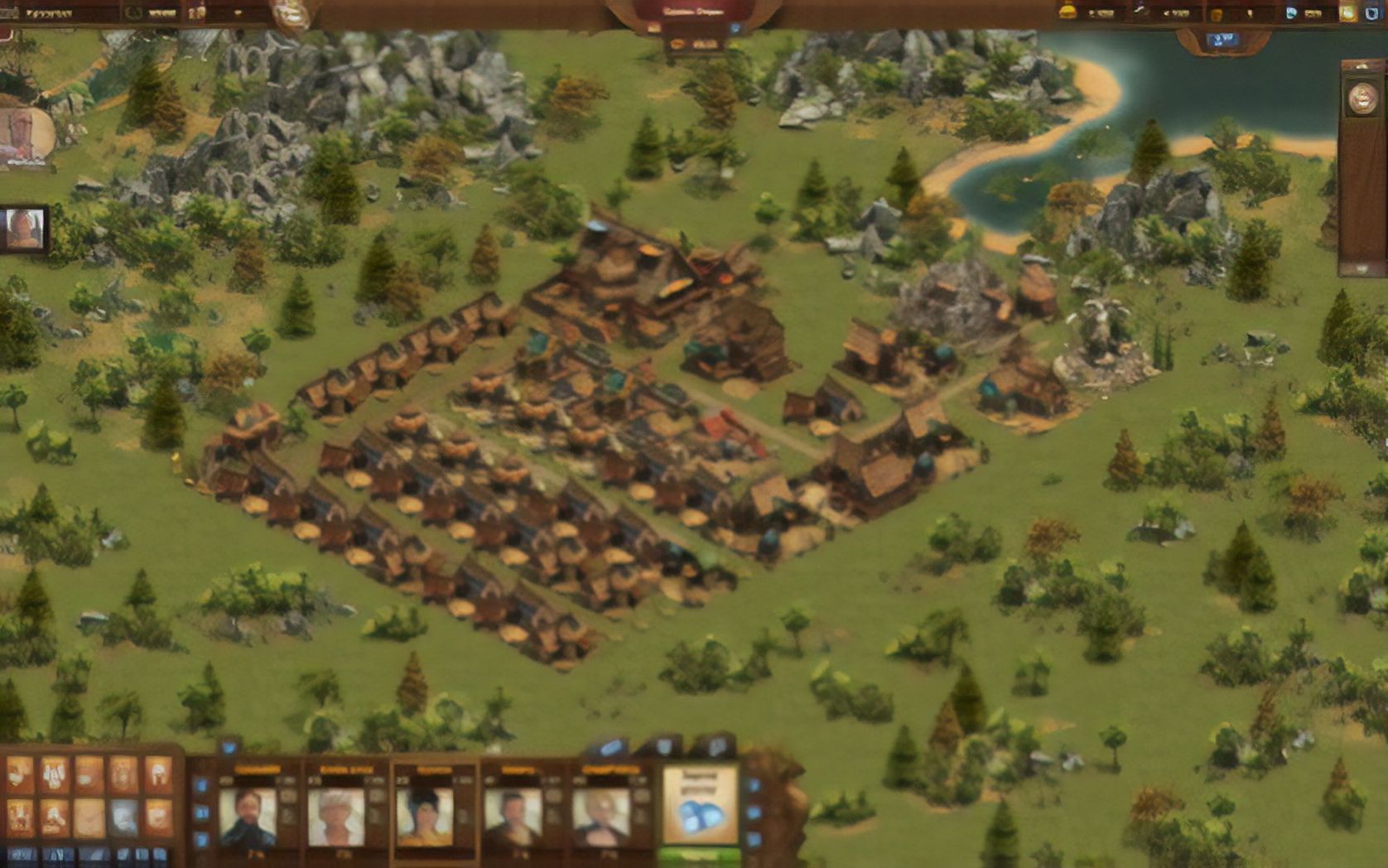The width and height of the screenshot is (1388, 868).
Task: Click the red banner at the top center
Action: (694, 13)
